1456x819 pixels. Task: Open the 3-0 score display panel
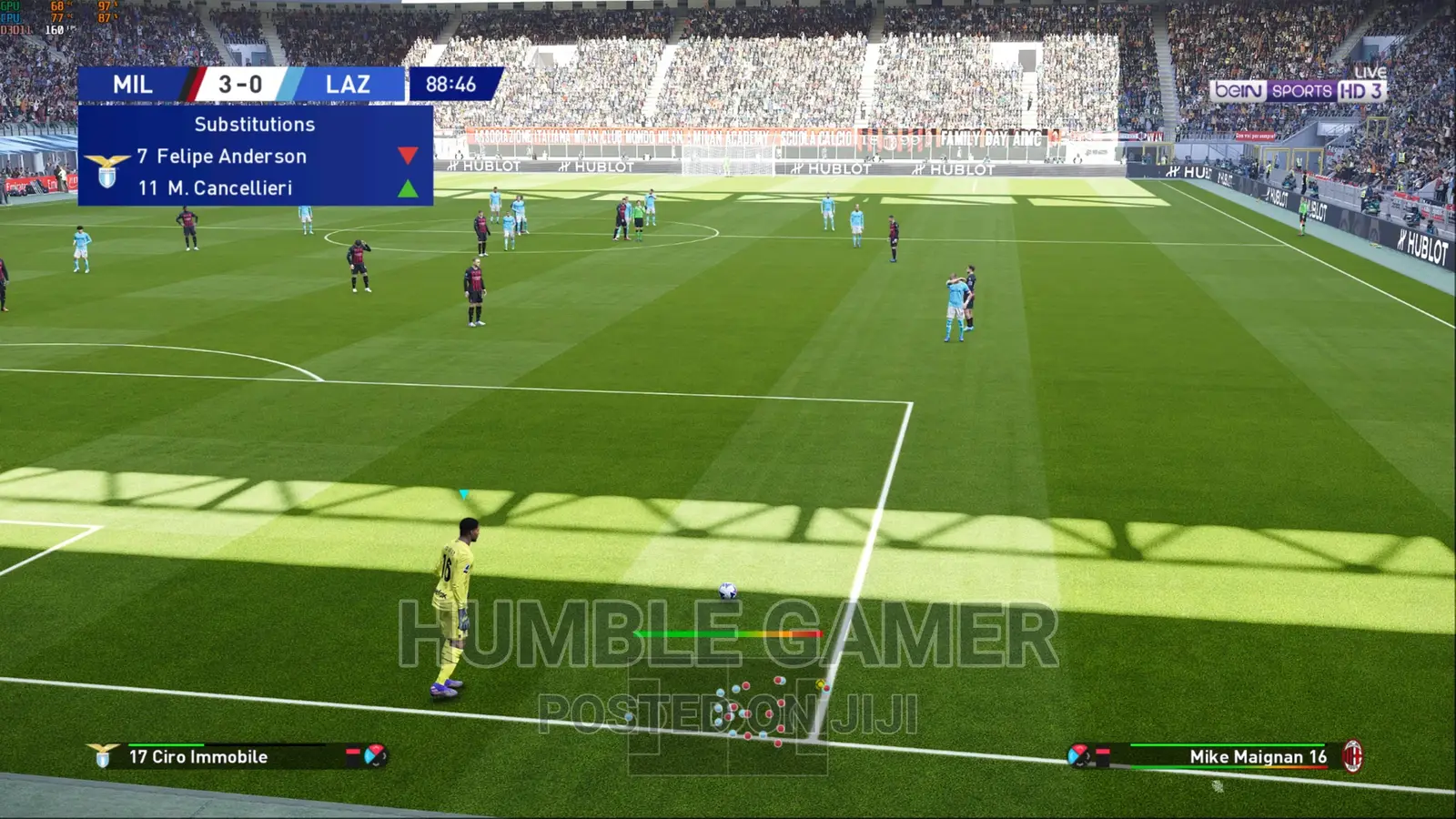click(x=242, y=85)
